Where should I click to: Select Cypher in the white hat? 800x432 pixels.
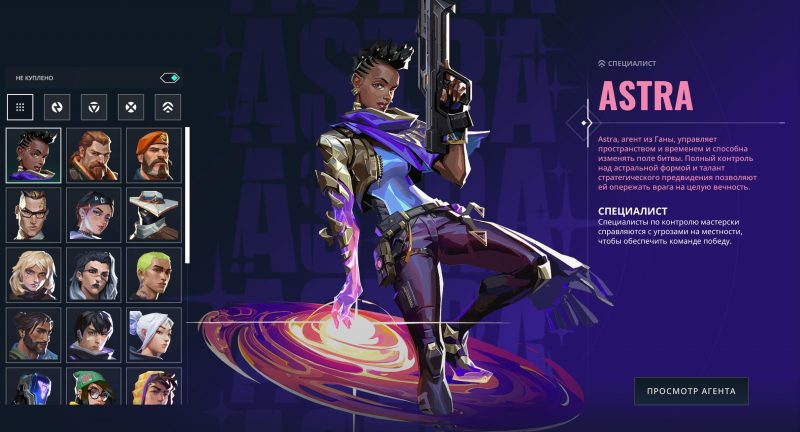tap(154, 214)
